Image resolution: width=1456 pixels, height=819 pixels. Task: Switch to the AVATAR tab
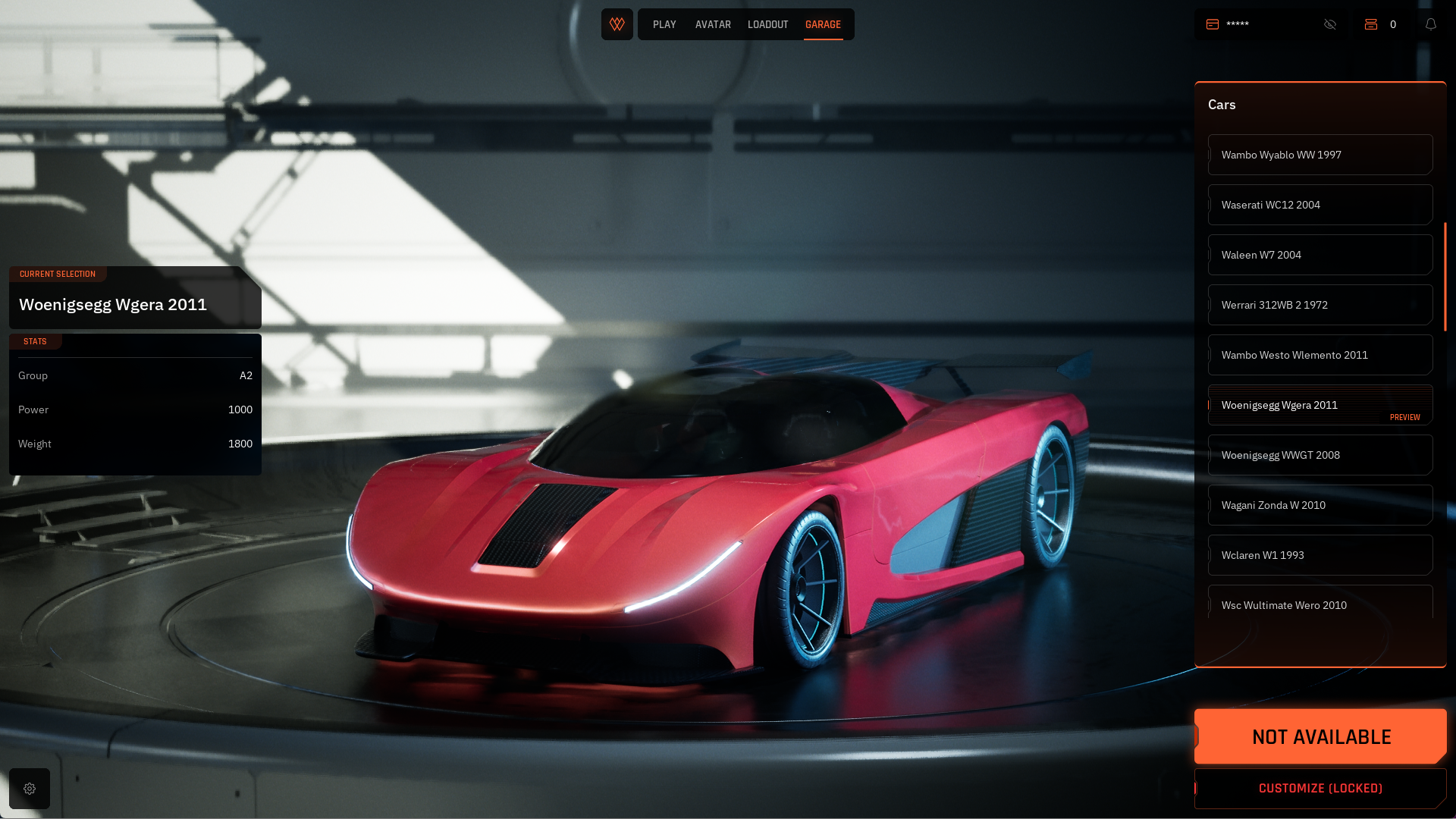pyautogui.click(x=713, y=24)
